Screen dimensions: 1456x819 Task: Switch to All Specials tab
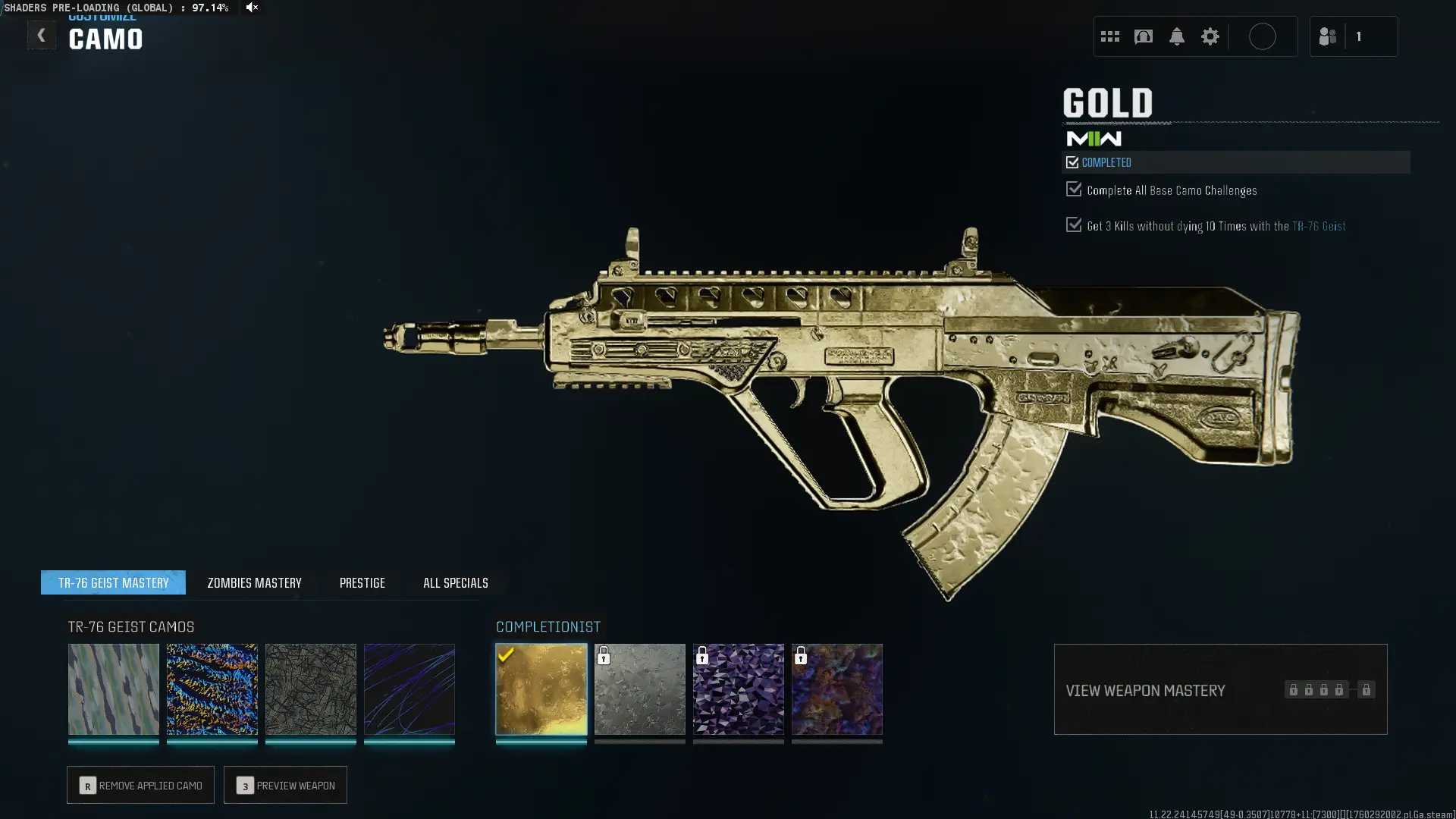[x=455, y=582]
